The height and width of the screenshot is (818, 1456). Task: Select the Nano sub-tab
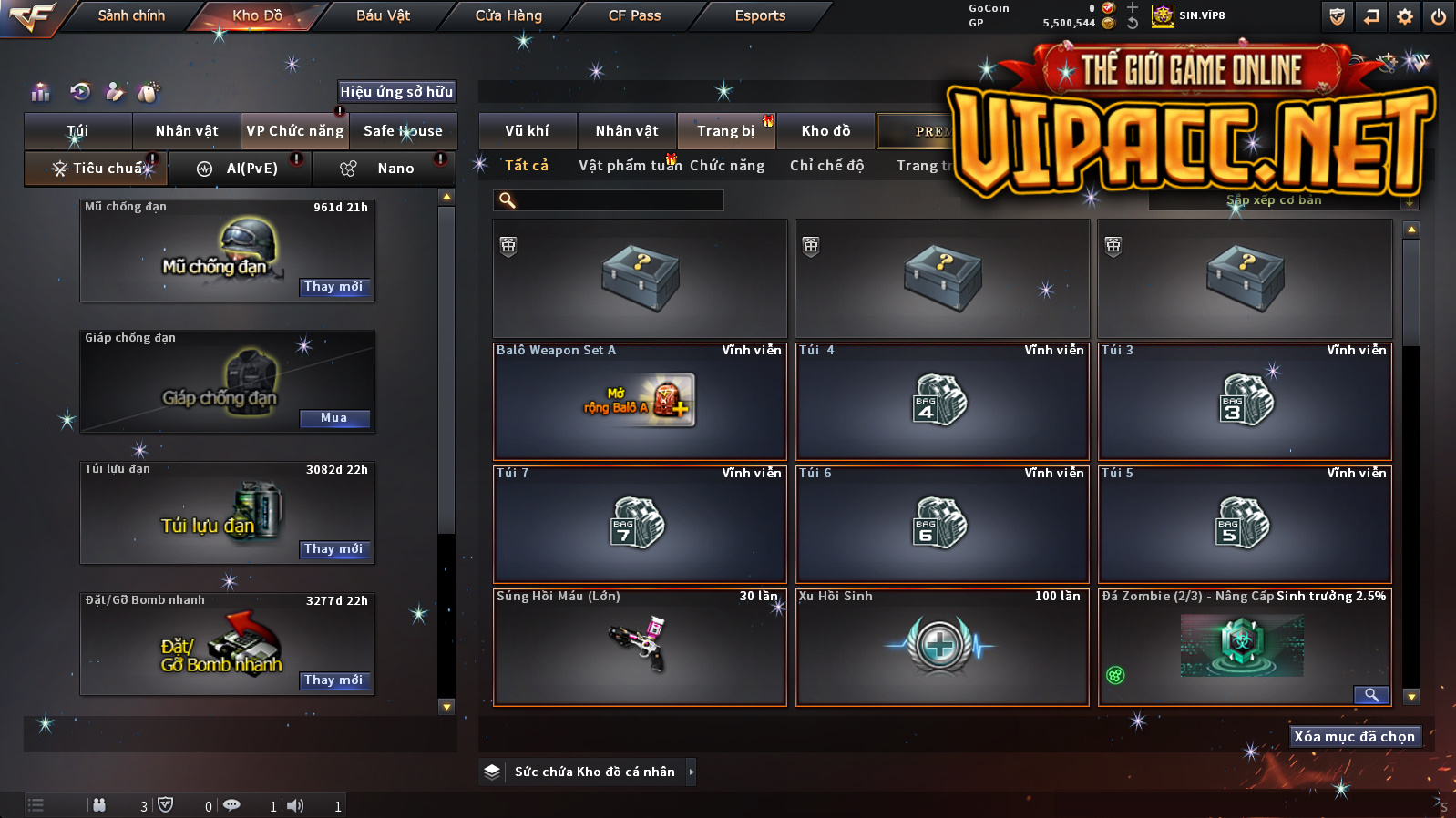(x=383, y=169)
